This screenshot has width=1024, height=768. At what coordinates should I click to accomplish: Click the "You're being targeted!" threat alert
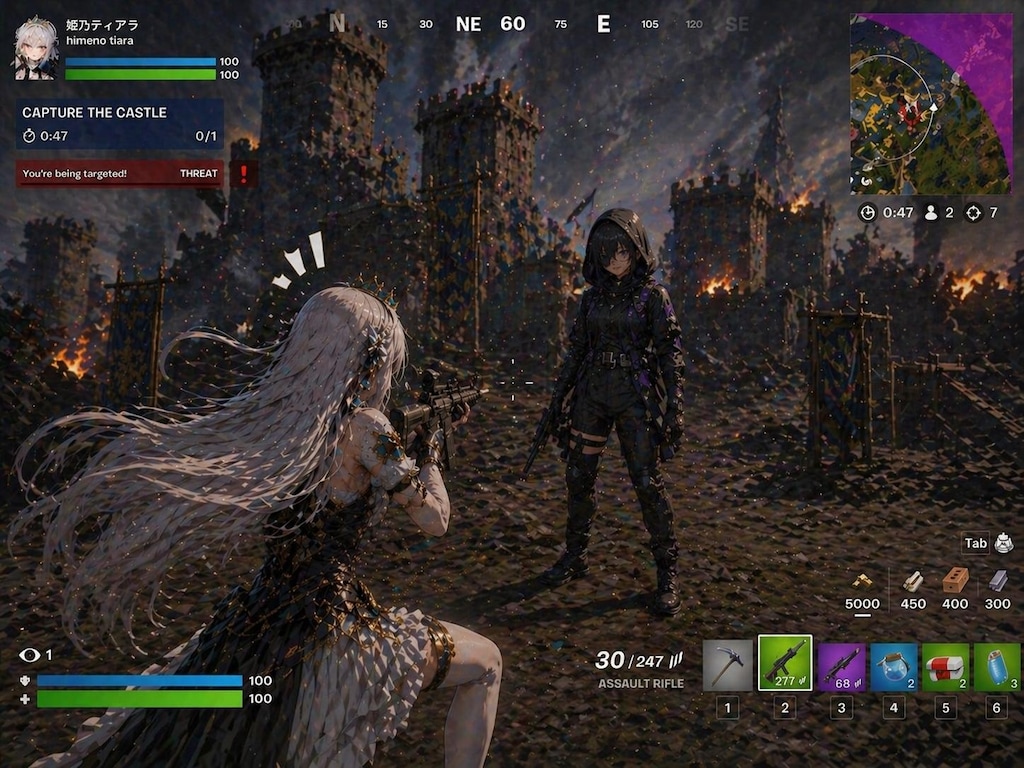click(x=119, y=174)
